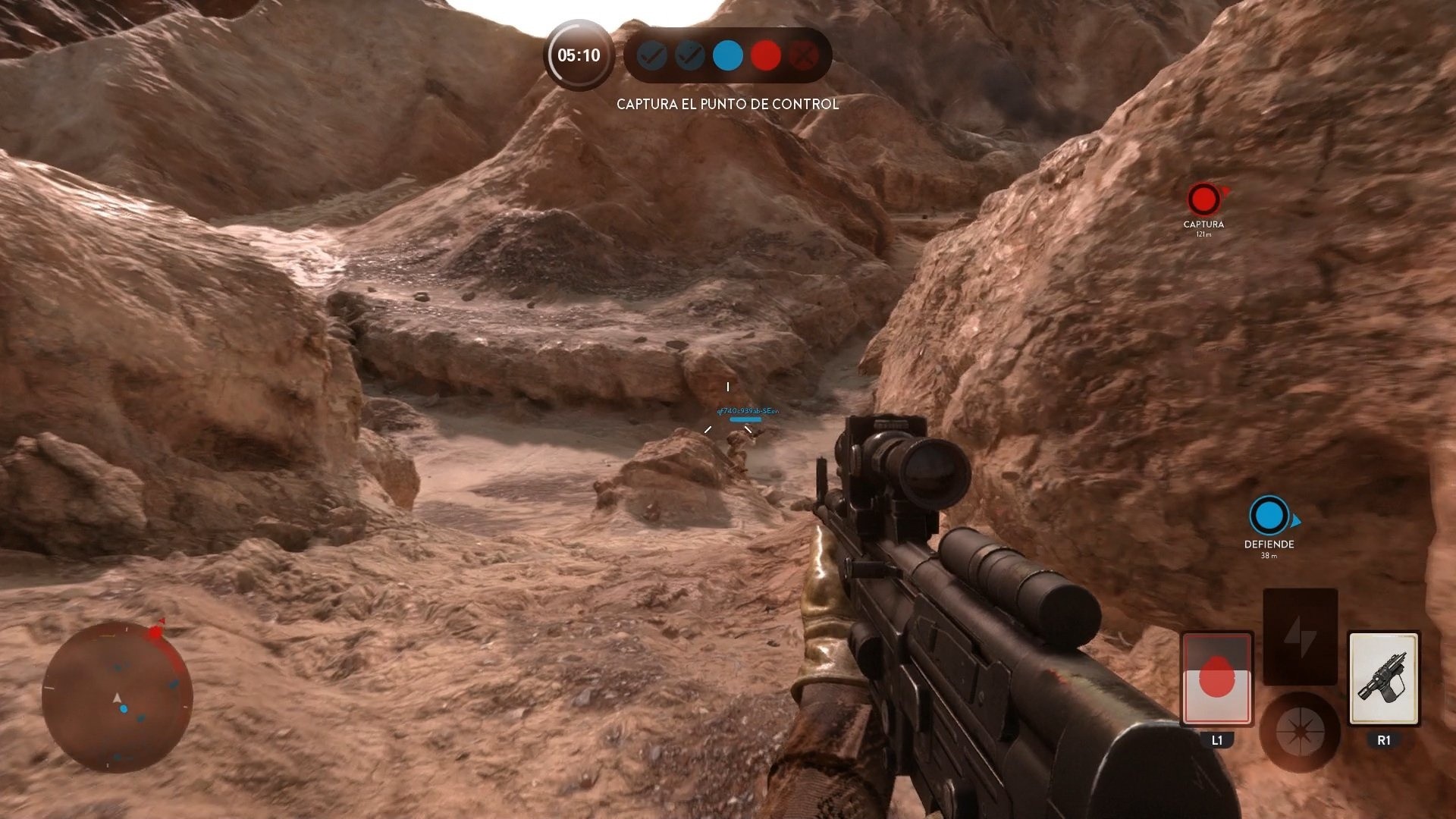The width and height of the screenshot is (1456, 819).
Task: Expand the minimap in the bottom left
Action: [118, 701]
